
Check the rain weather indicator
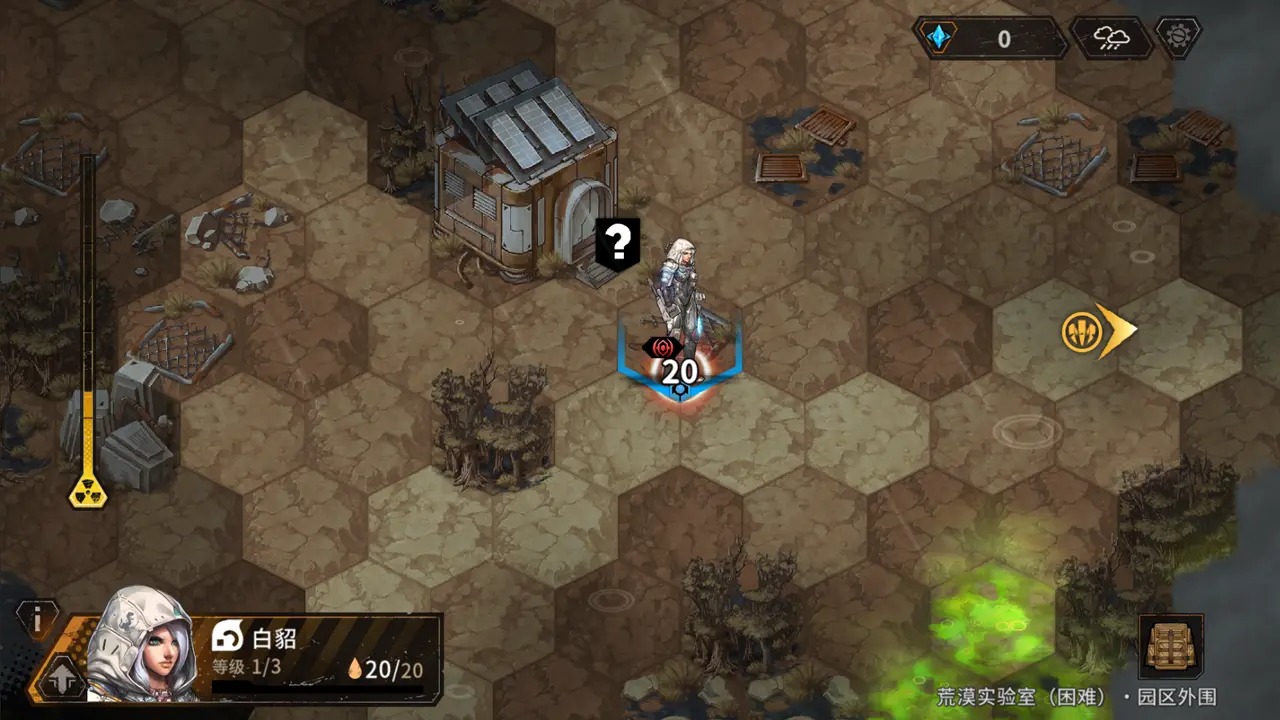[x=1110, y=39]
